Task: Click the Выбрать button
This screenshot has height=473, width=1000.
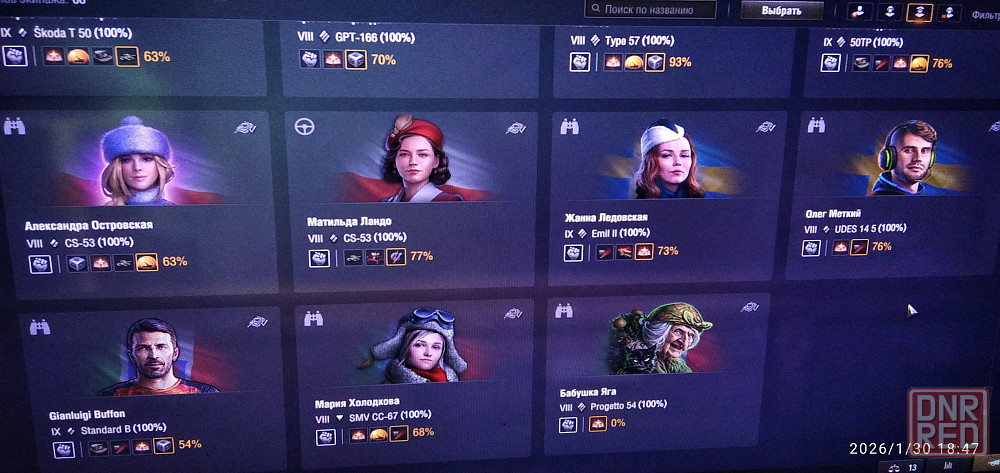Action: point(781,11)
